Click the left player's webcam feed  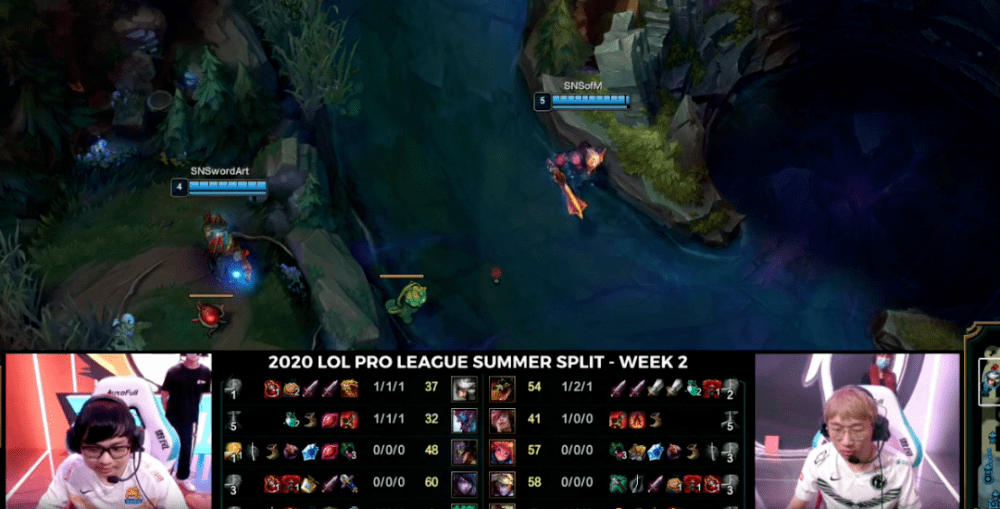pyautogui.click(x=106, y=430)
